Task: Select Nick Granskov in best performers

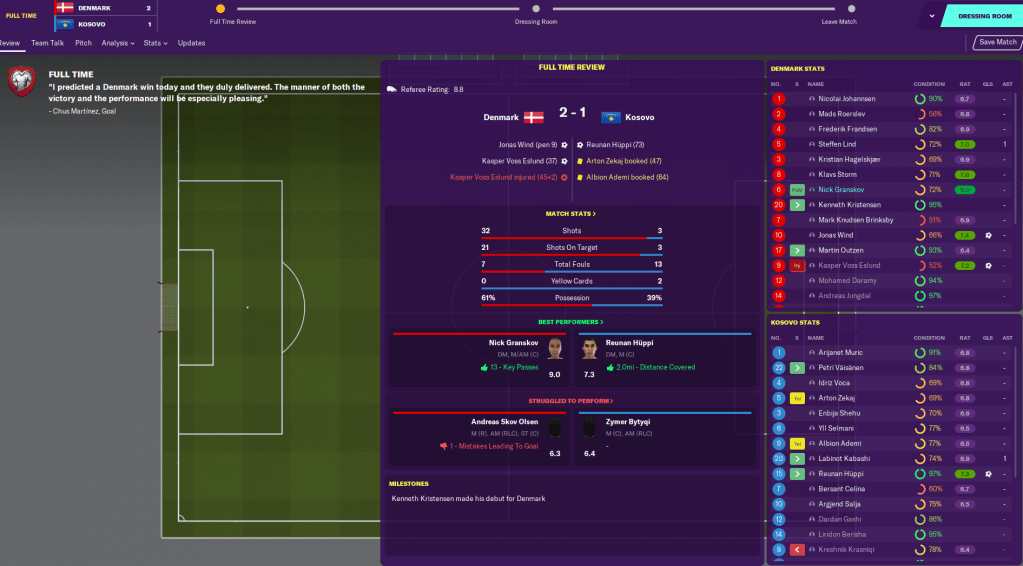Action: [x=472, y=356]
